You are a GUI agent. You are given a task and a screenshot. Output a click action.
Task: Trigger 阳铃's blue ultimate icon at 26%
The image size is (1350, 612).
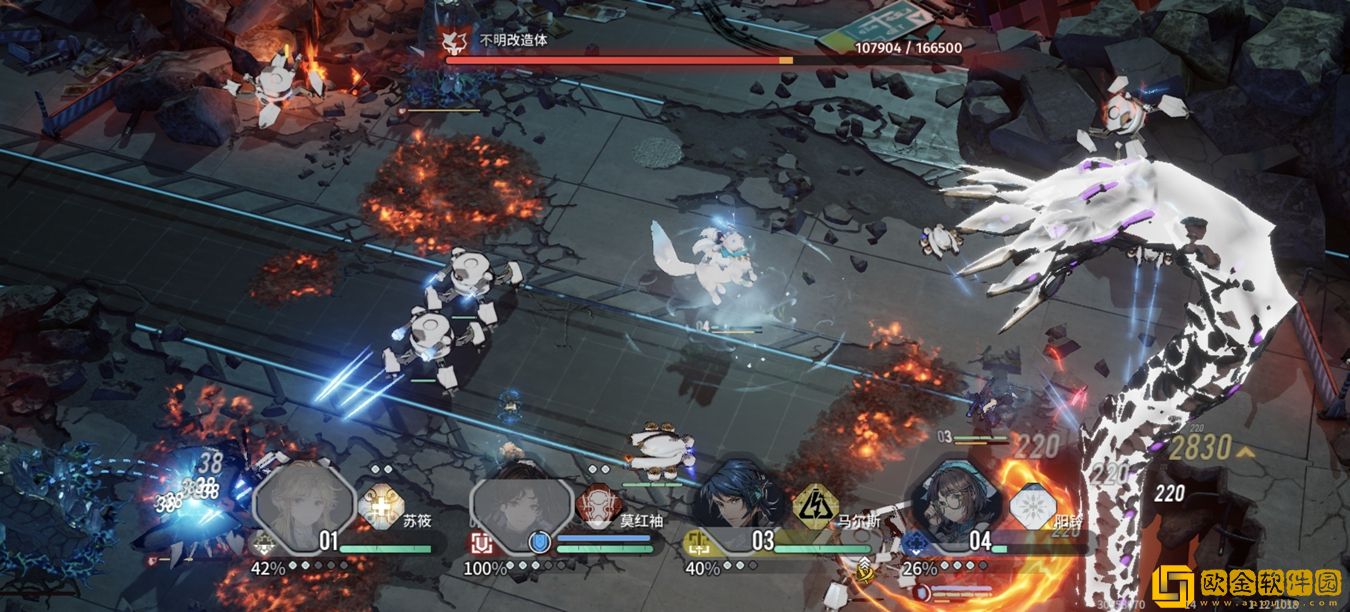pyautogui.click(x=914, y=544)
